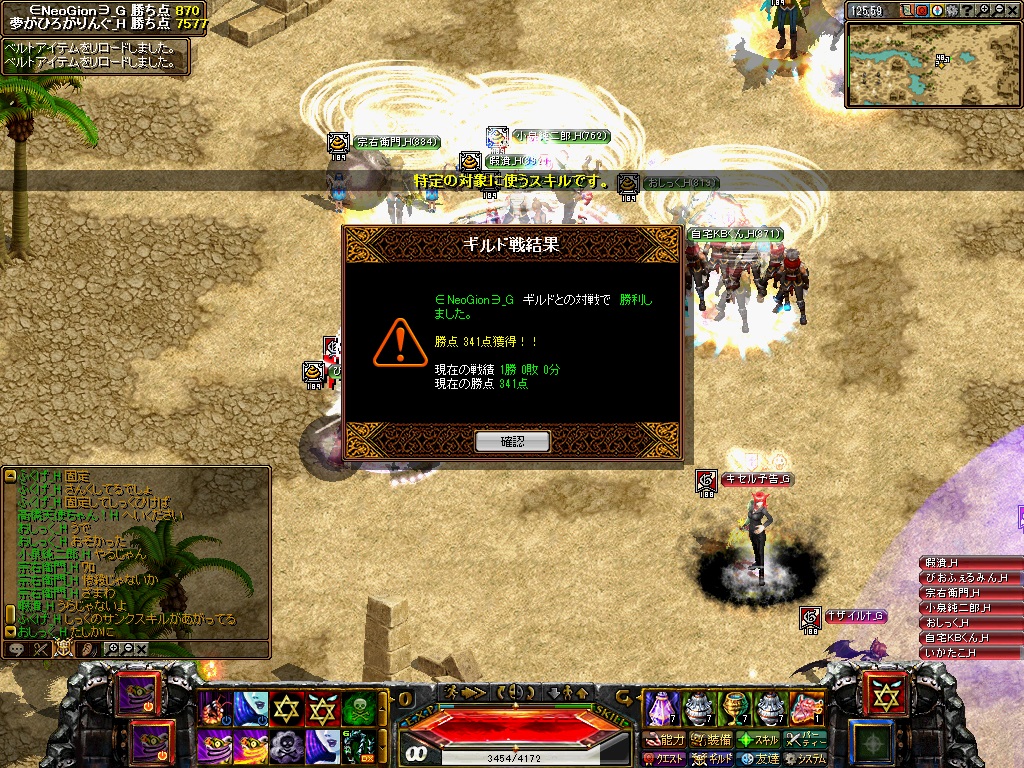Open the ギルド (guild) menu

(x=712, y=759)
